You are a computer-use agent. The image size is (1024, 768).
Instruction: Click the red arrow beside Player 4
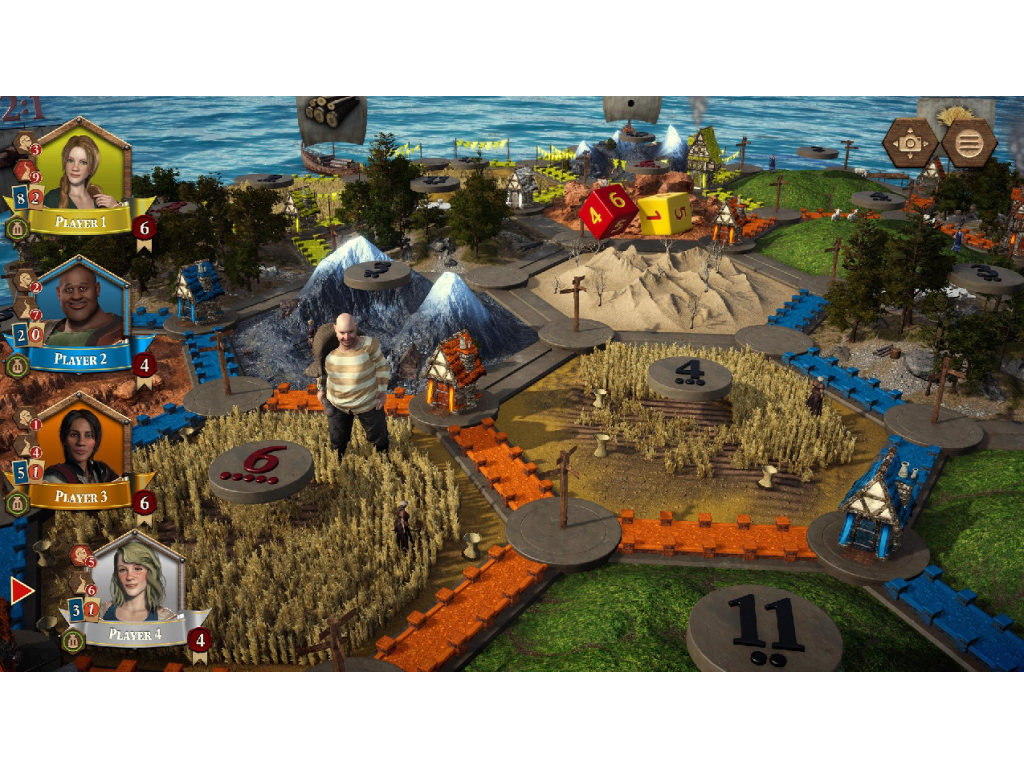[x=21, y=591]
